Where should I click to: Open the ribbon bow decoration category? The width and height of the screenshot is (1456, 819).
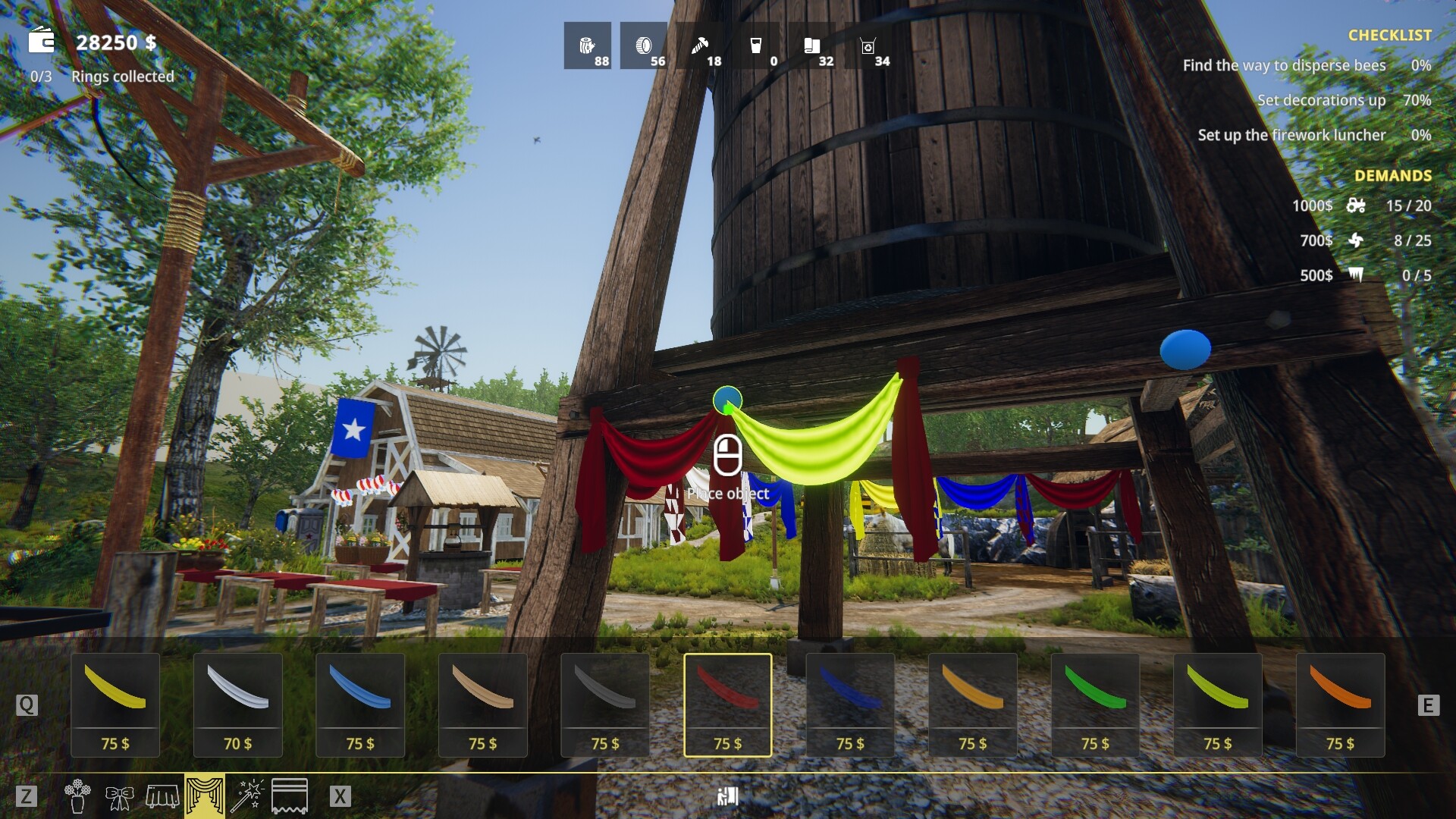(x=120, y=795)
